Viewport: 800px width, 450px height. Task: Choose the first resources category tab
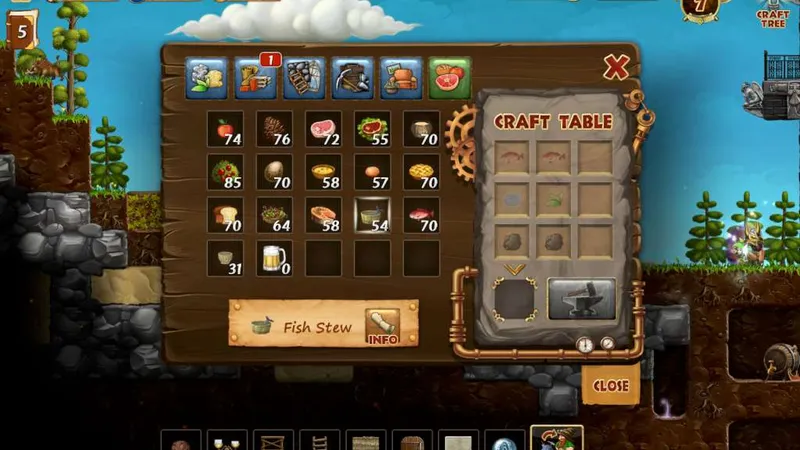pyautogui.click(x=206, y=77)
